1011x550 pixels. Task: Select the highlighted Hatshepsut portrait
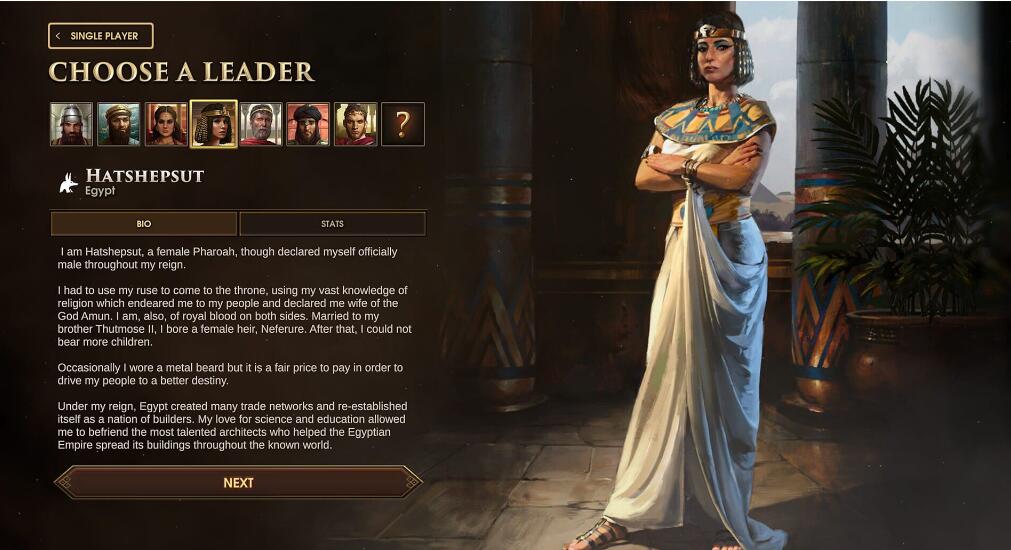214,124
